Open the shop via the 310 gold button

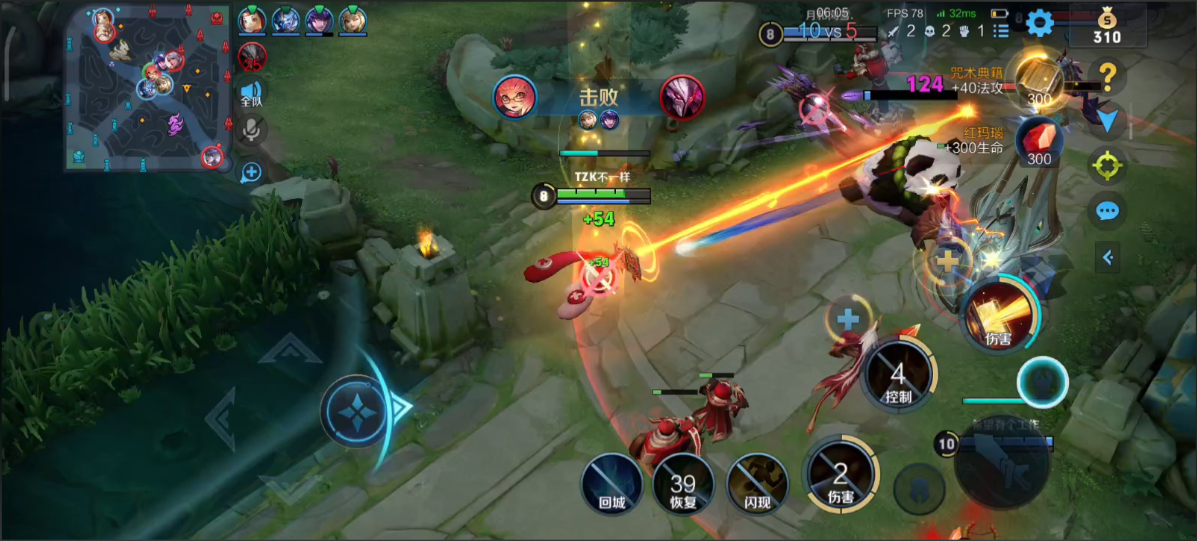(1106, 27)
